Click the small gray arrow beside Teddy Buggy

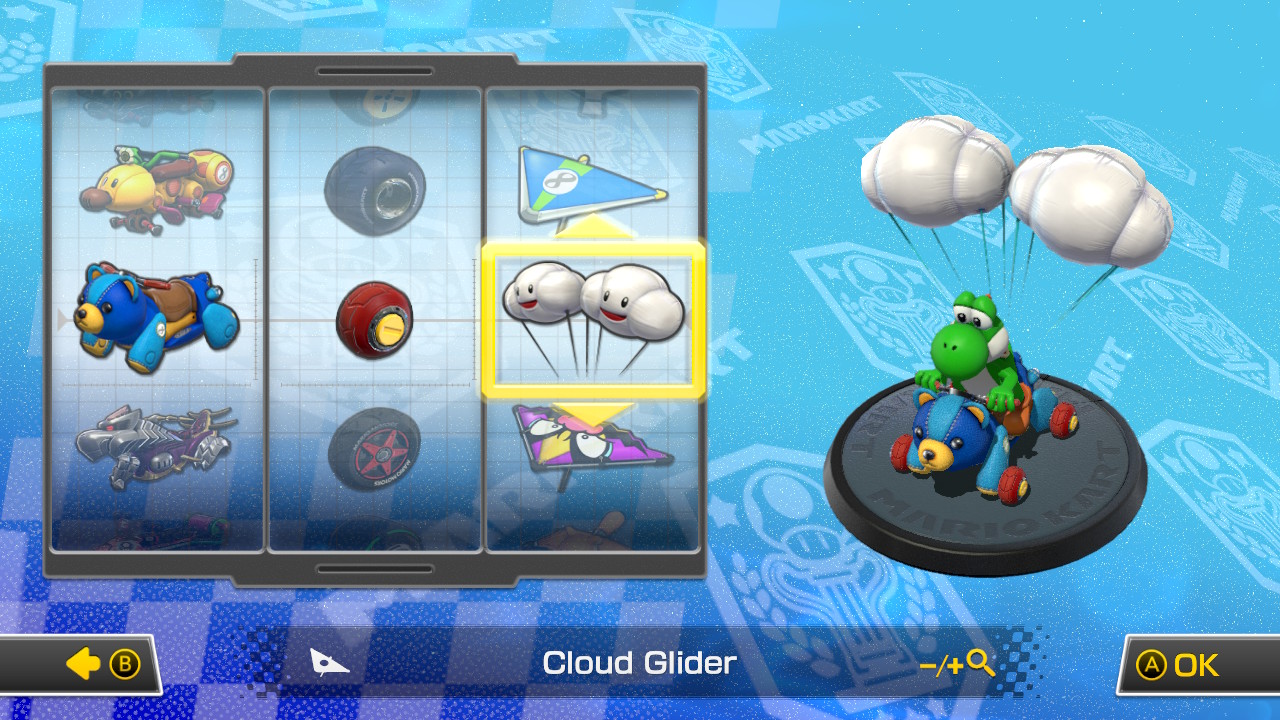[62, 320]
